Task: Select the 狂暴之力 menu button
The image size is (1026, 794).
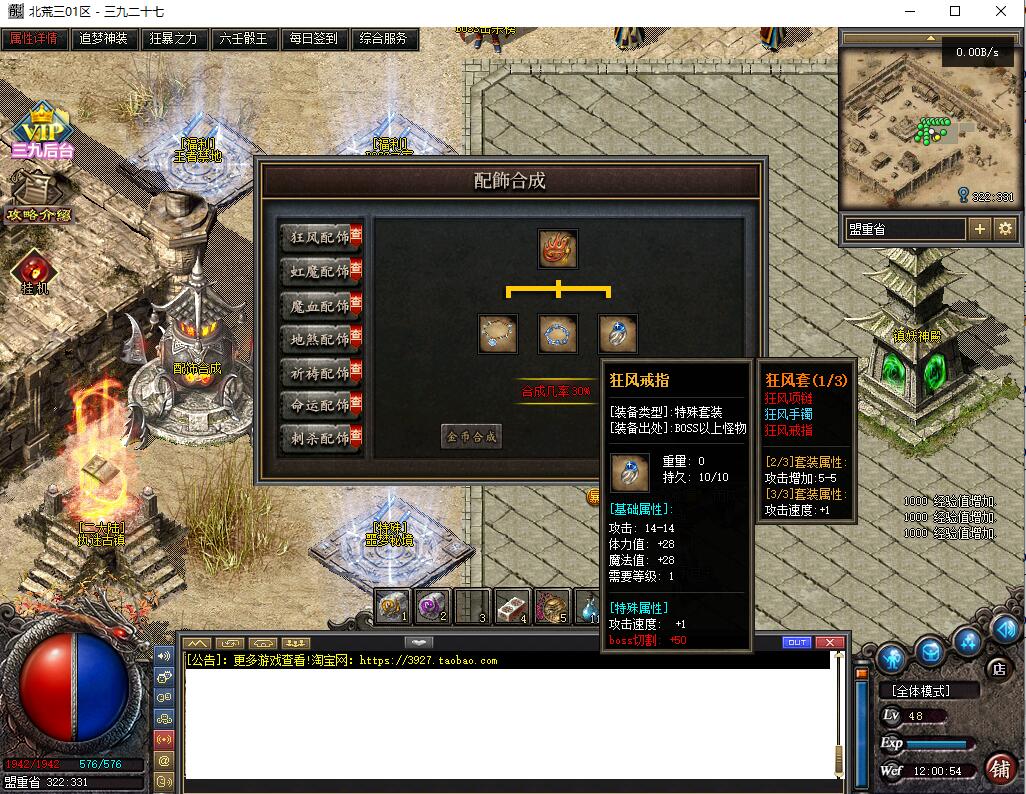Action: (x=173, y=39)
